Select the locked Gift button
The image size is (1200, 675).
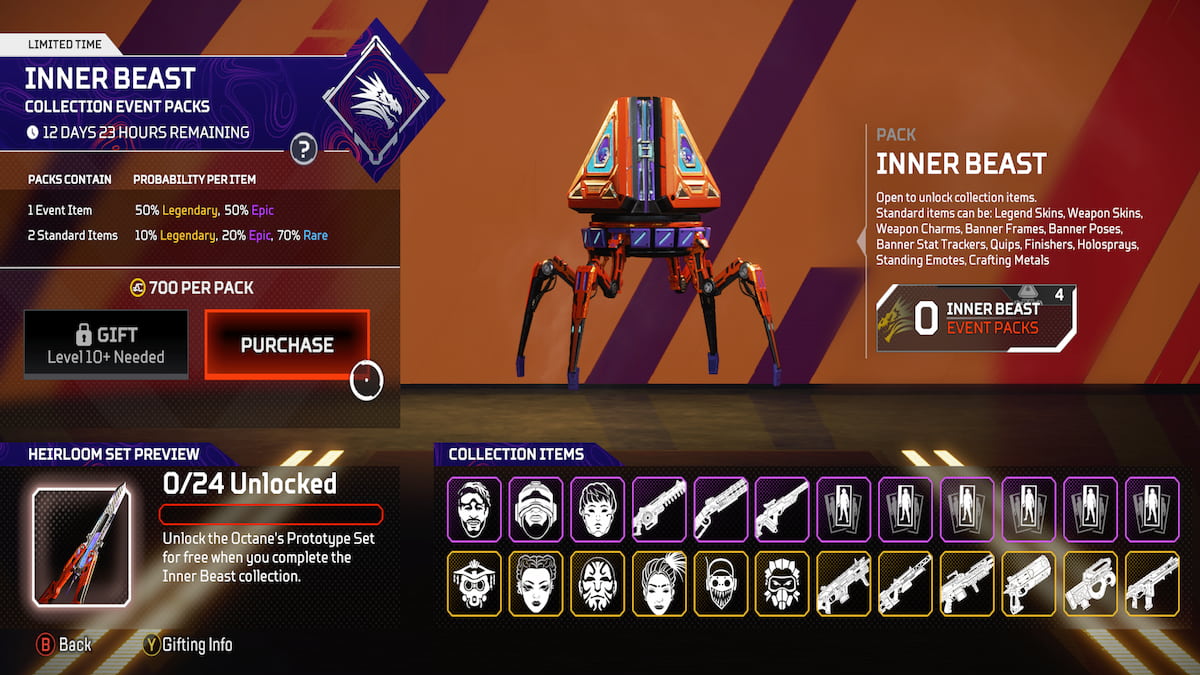106,344
